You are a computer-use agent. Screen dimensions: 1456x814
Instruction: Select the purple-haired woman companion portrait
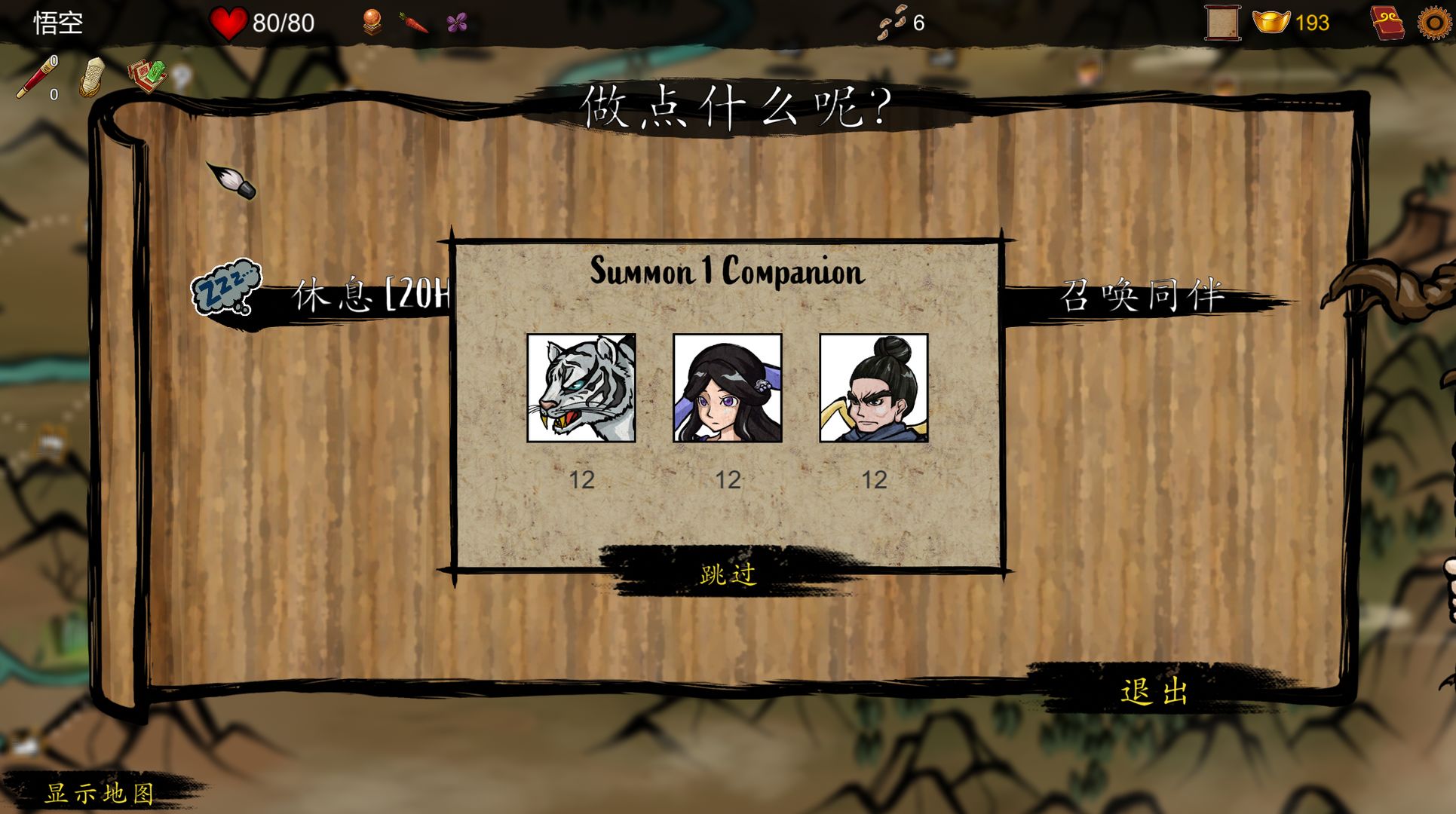[x=728, y=386]
